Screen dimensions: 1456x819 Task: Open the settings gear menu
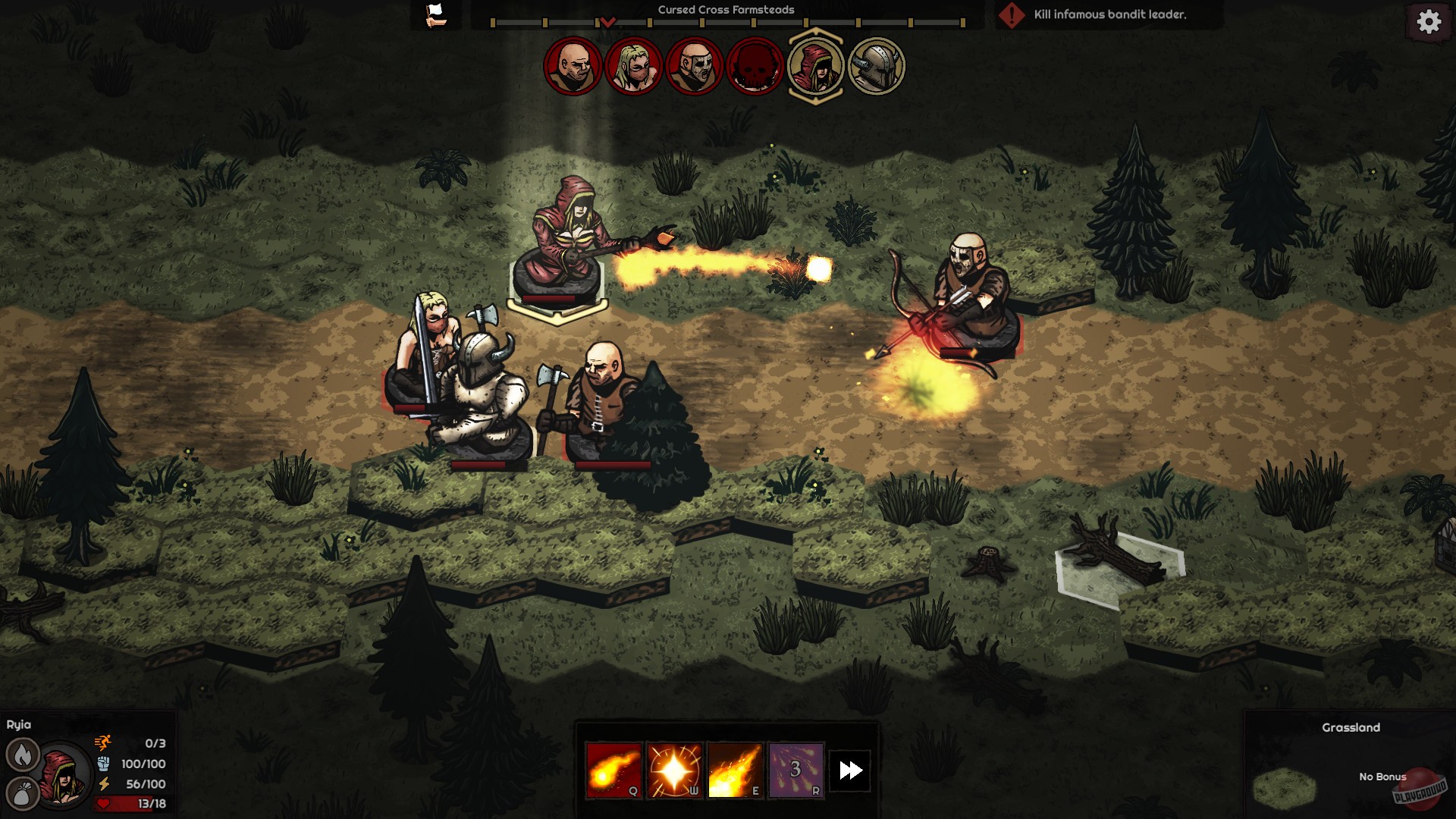[x=1429, y=22]
